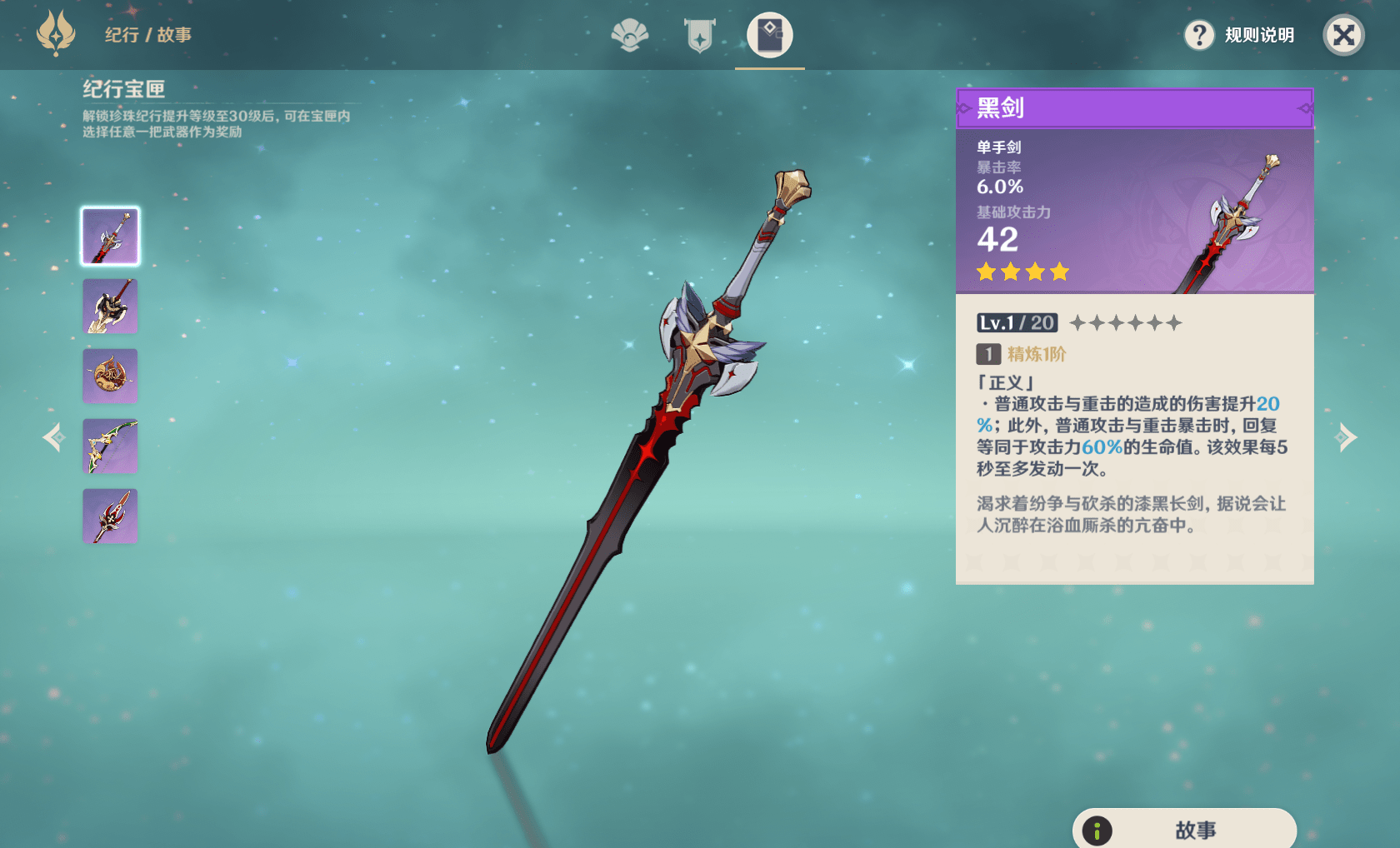Open the Pearl Wishes shop tab icon

631,36
